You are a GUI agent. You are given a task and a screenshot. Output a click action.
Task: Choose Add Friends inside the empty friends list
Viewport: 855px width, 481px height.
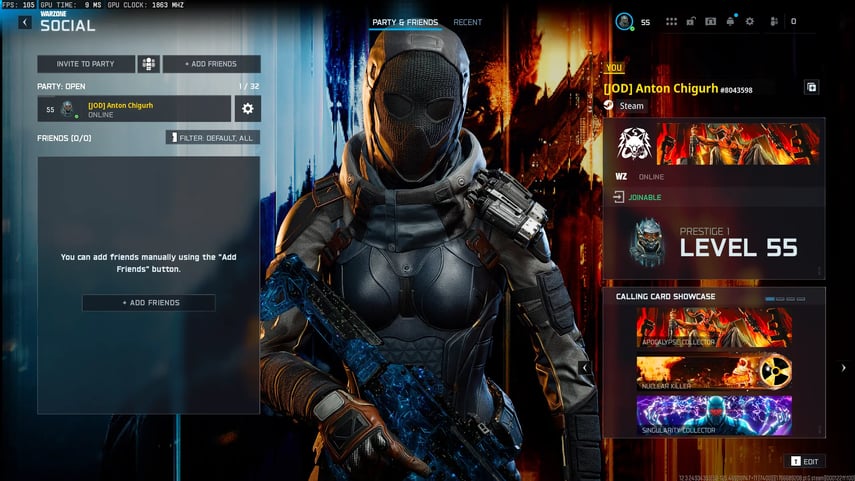tap(148, 303)
